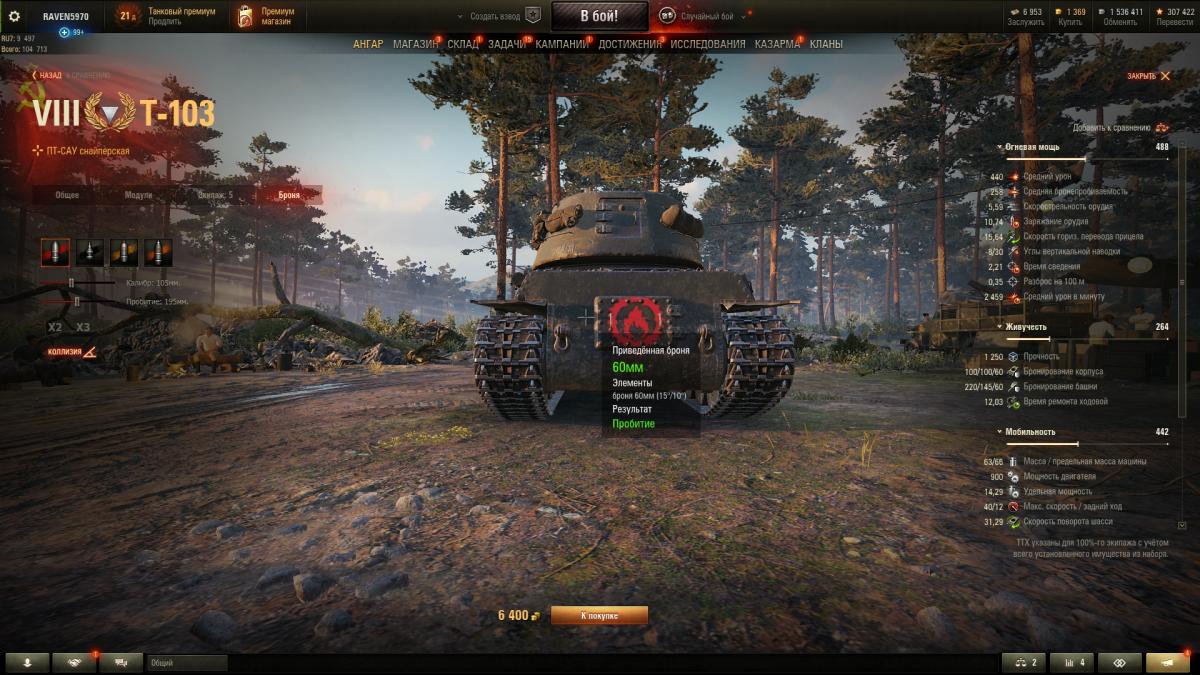Switch to the «Склад» section

tap(463, 44)
